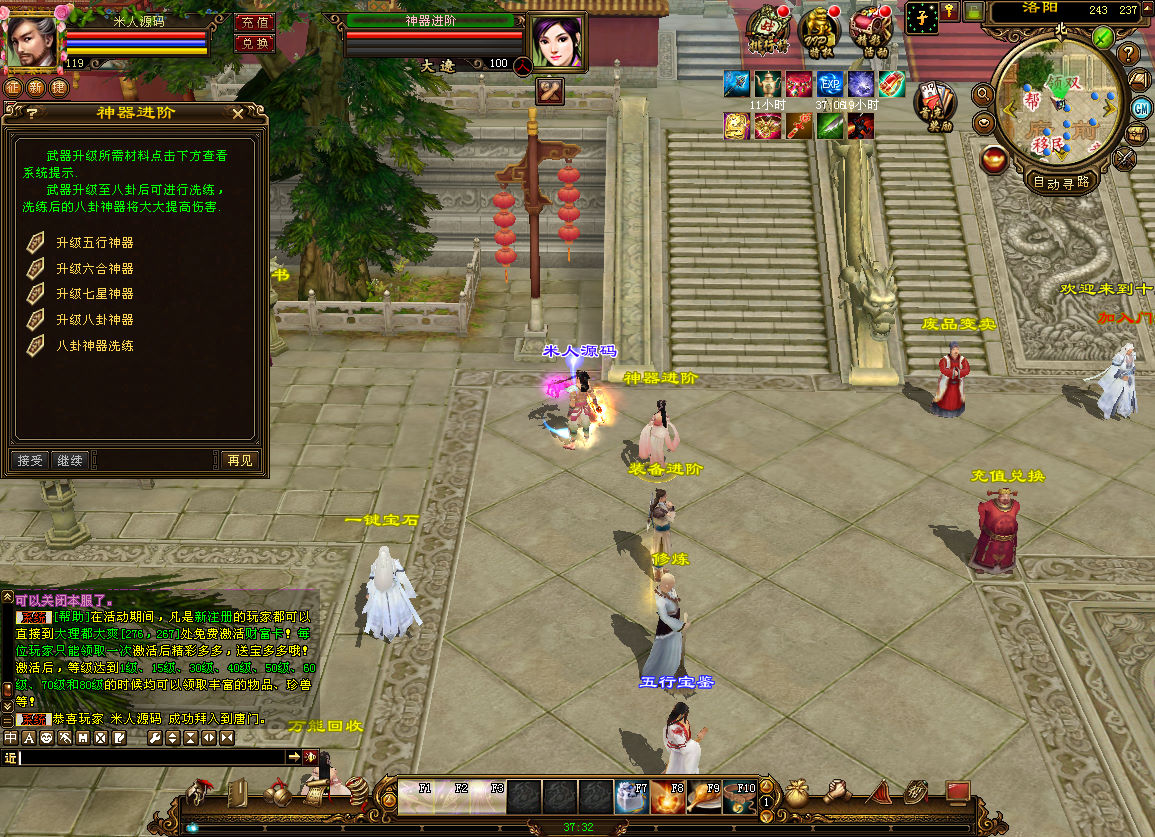The width and height of the screenshot is (1155, 837).
Task: Open the 兑换 exchange button
Action: pos(255,43)
